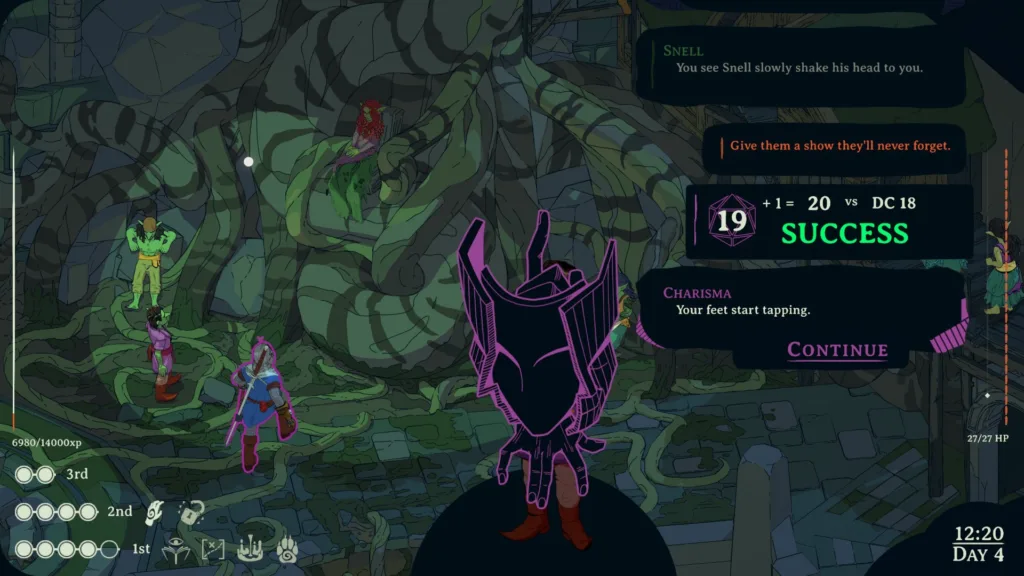
Task: Continue the dialogue after the Charisma check
Action: (x=837, y=349)
